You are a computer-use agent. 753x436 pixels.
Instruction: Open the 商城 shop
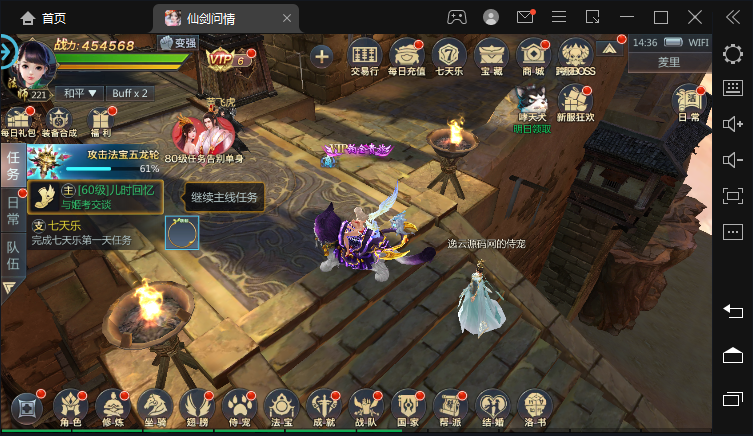(533, 57)
